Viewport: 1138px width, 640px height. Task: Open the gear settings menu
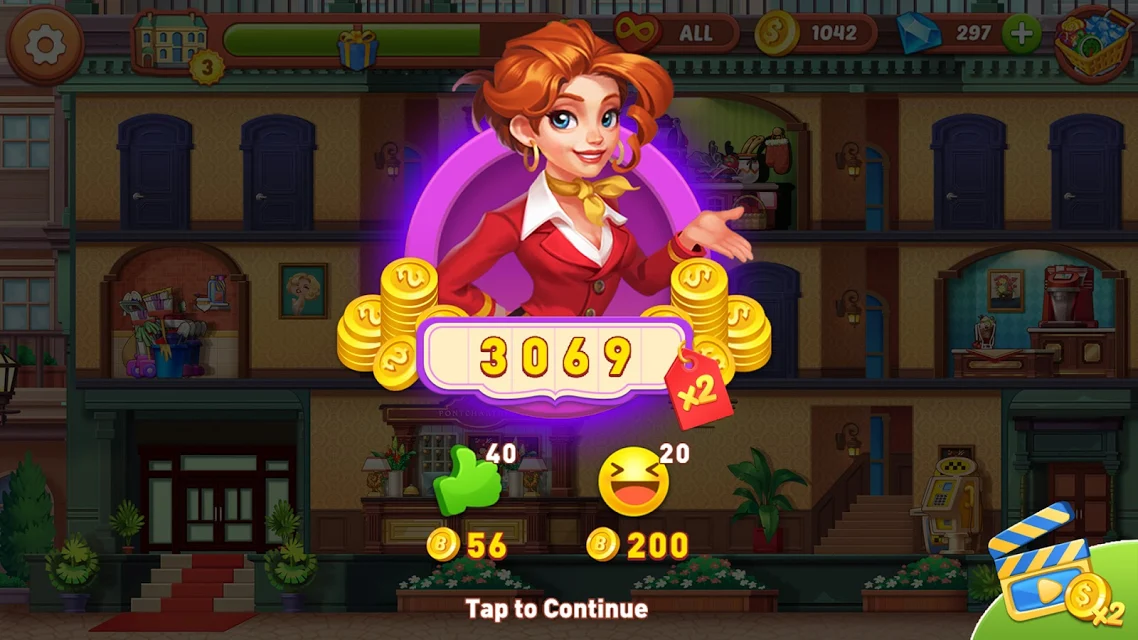click(44, 44)
